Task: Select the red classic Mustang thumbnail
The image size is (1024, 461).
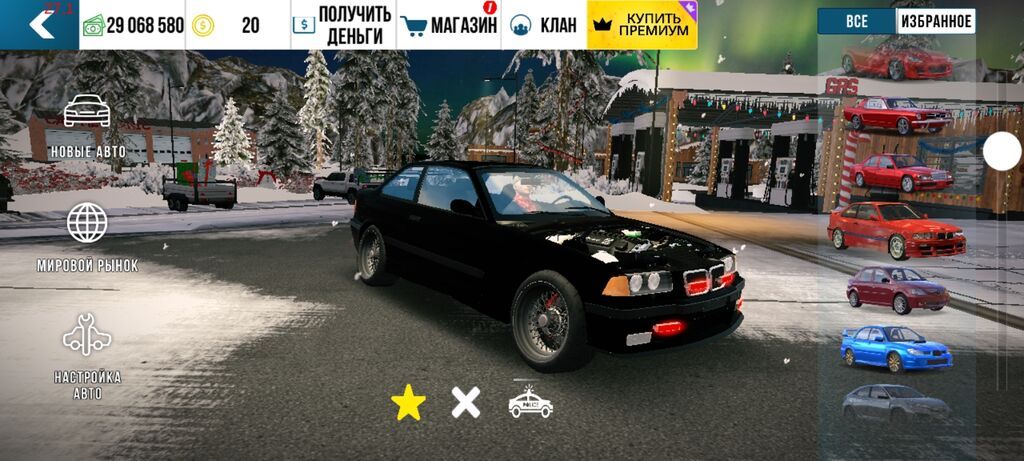Action: (896, 116)
